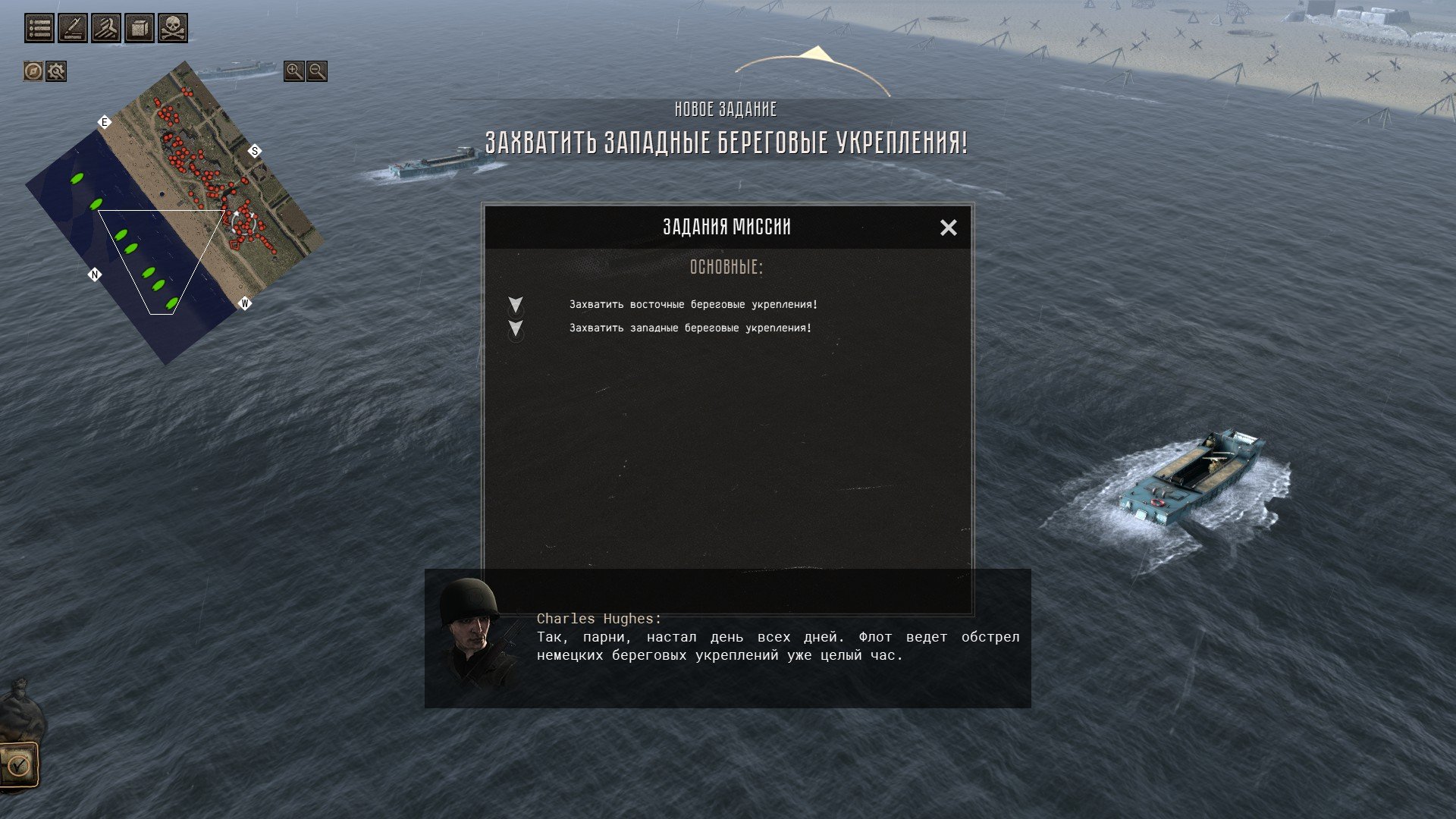Zoom out the minimap
This screenshot has height=819, width=1456.
pyautogui.click(x=317, y=71)
